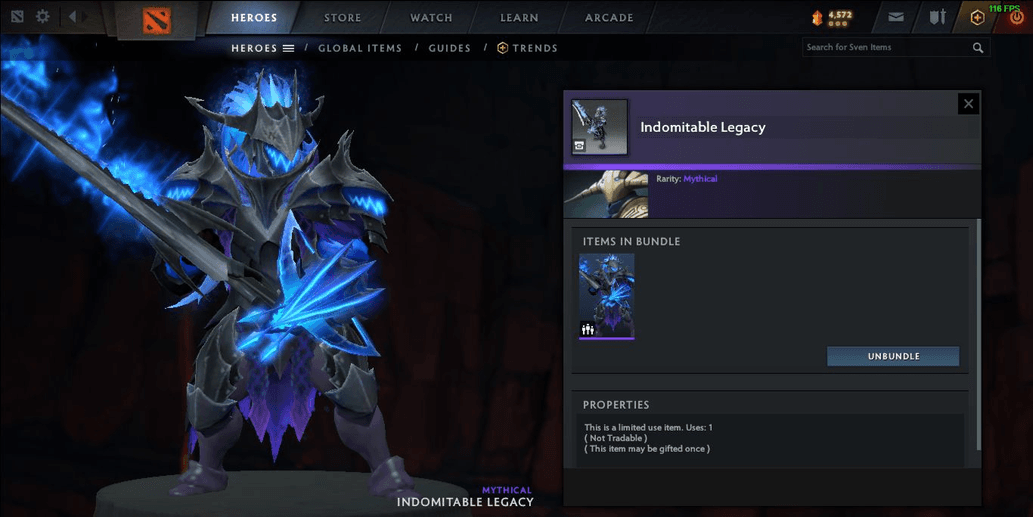Screen dimensions: 1033x517
Task: Go back with the left arrow
Action: (72, 17)
